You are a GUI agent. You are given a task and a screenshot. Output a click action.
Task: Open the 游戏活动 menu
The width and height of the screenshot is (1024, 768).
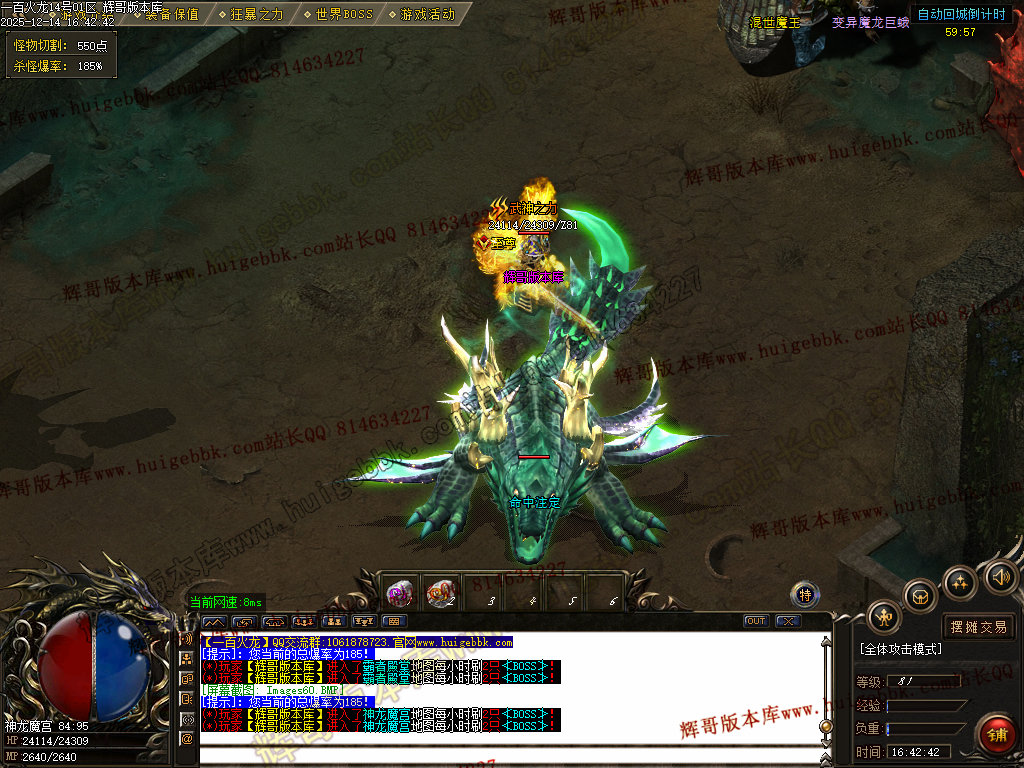click(422, 14)
